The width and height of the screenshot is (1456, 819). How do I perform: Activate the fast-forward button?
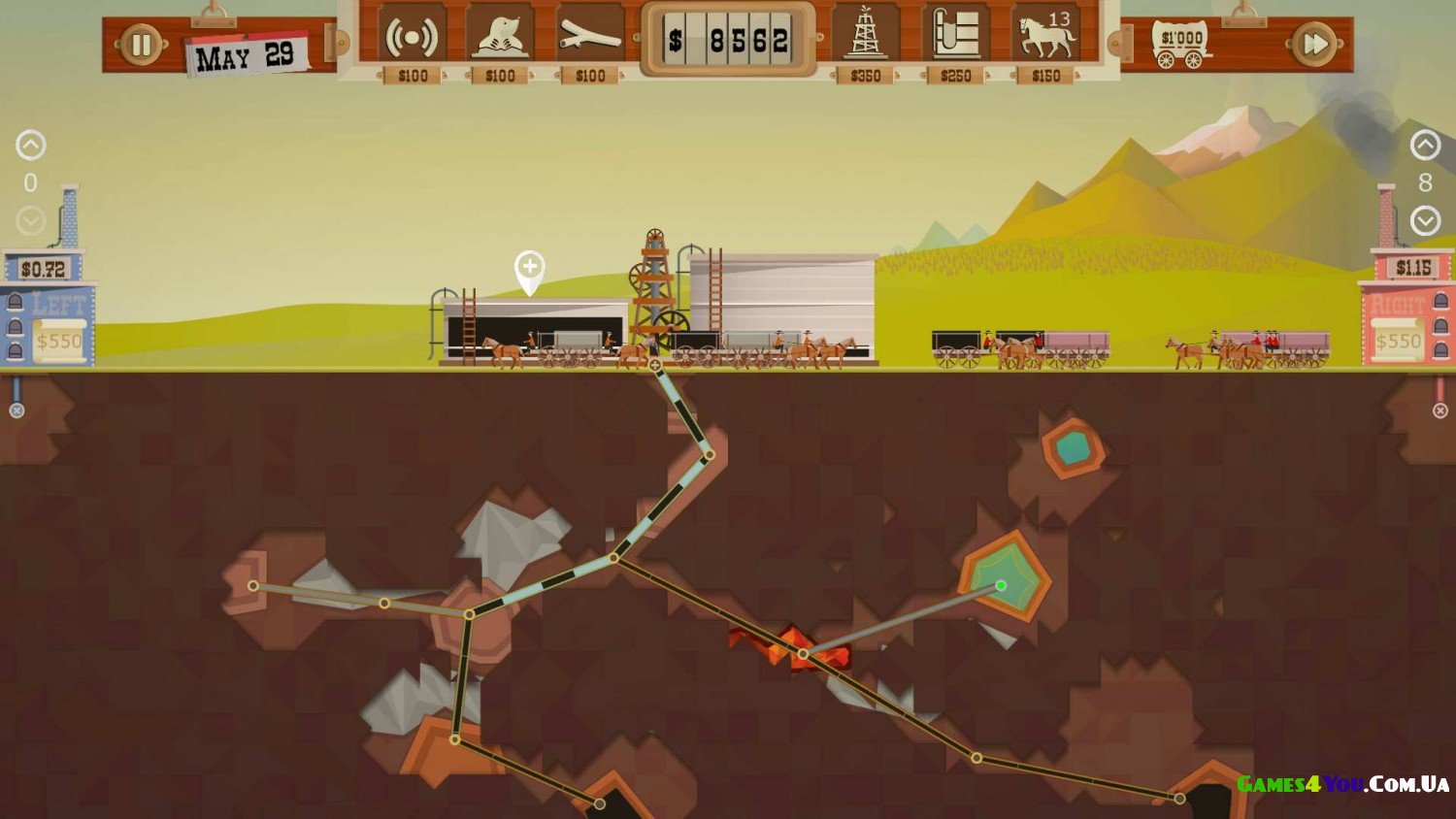click(1314, 45)
